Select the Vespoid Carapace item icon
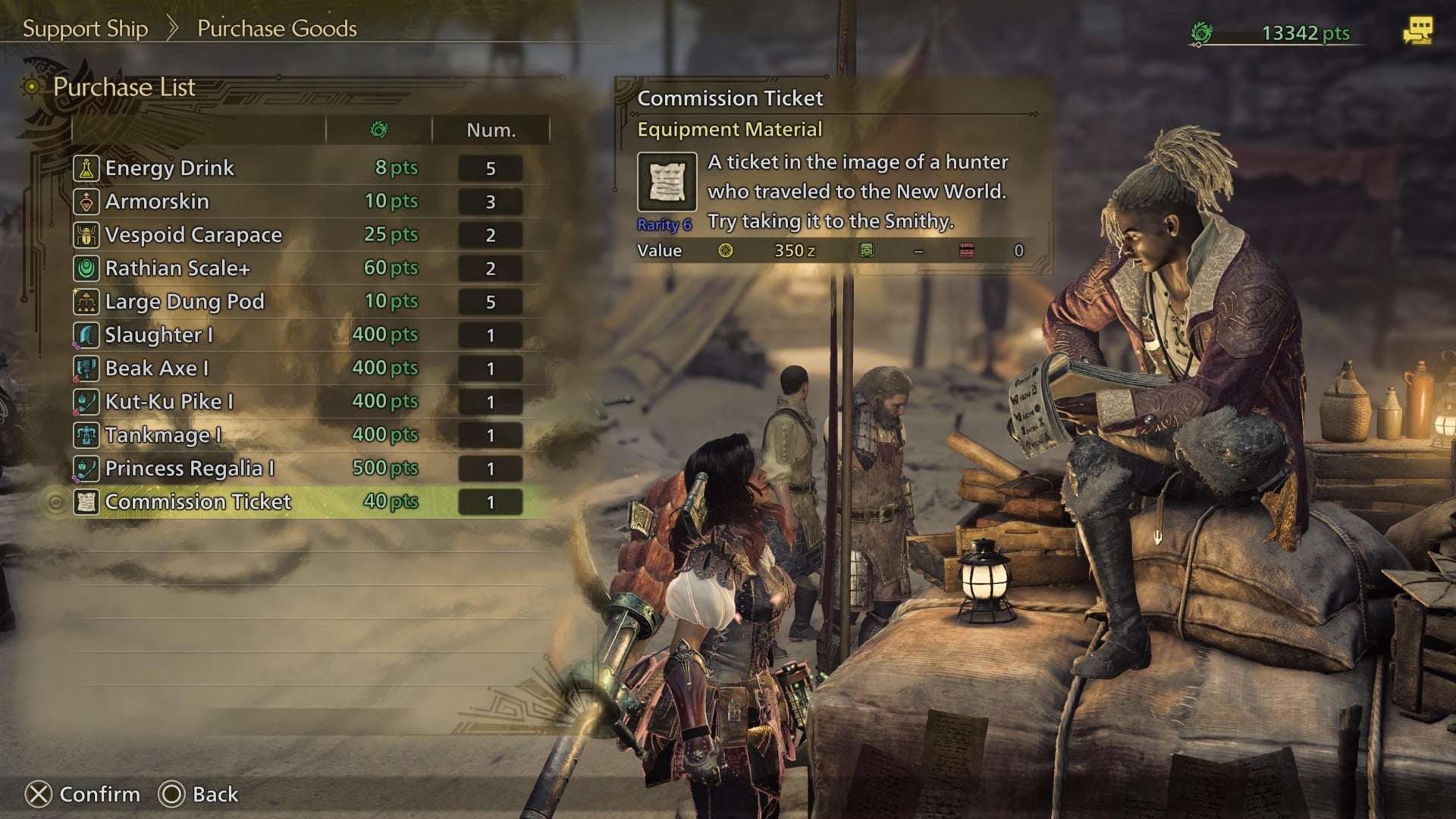This screenshot has height=819, width=1456. point(86,234)
